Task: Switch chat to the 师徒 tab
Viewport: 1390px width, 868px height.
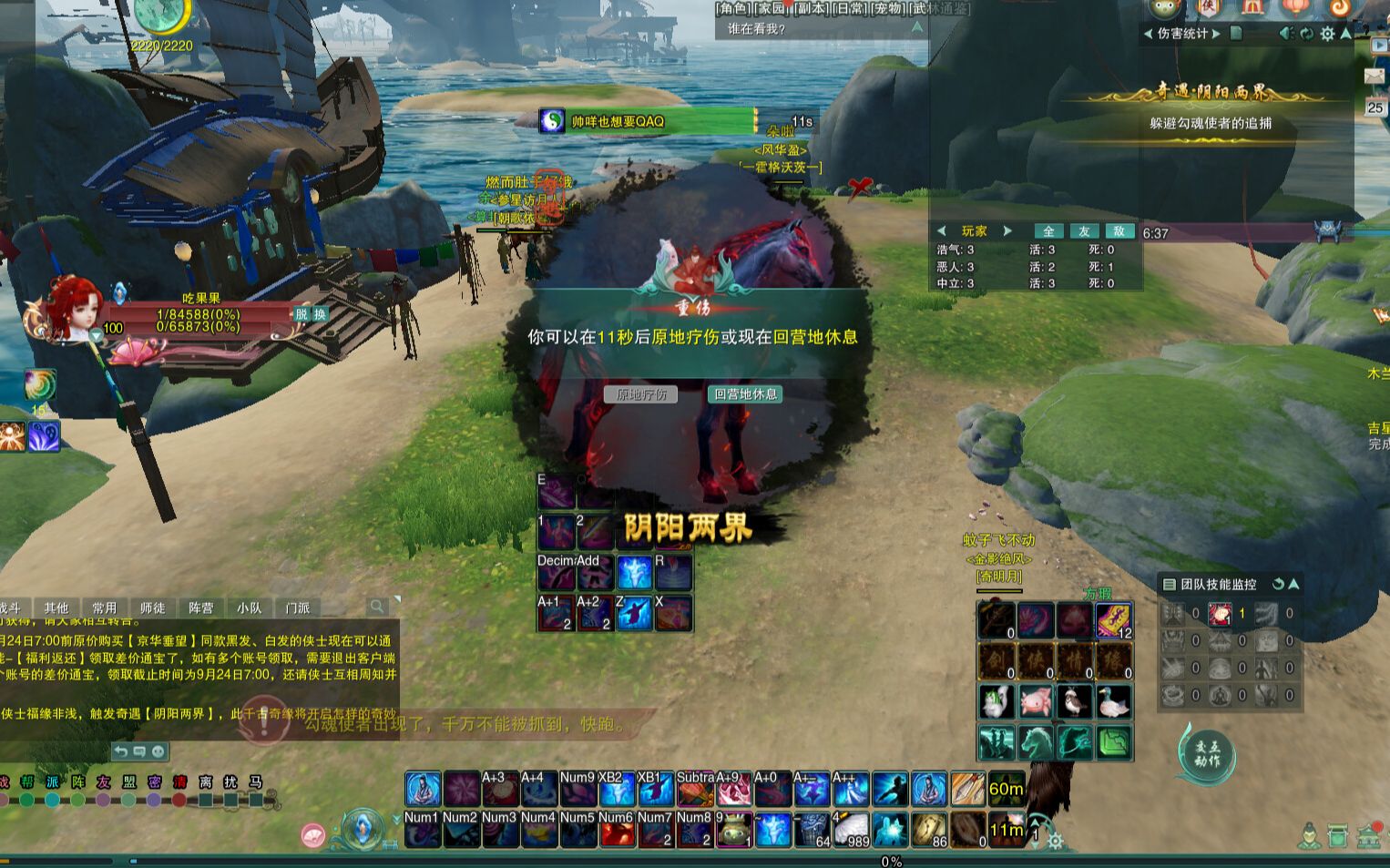Action: click(152, 608)
